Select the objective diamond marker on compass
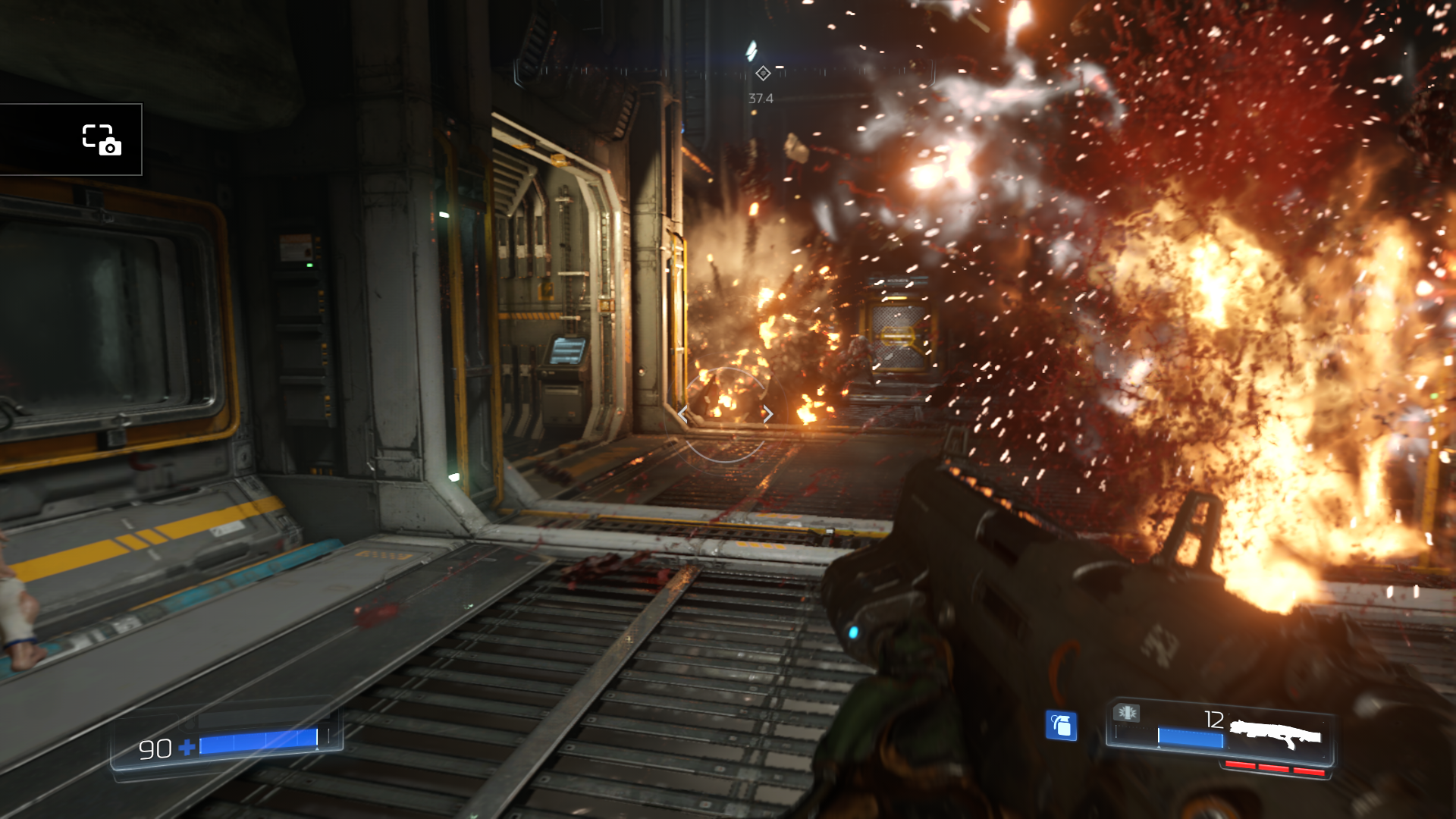Screen dimensions: 1456x819 pos(763,74)
